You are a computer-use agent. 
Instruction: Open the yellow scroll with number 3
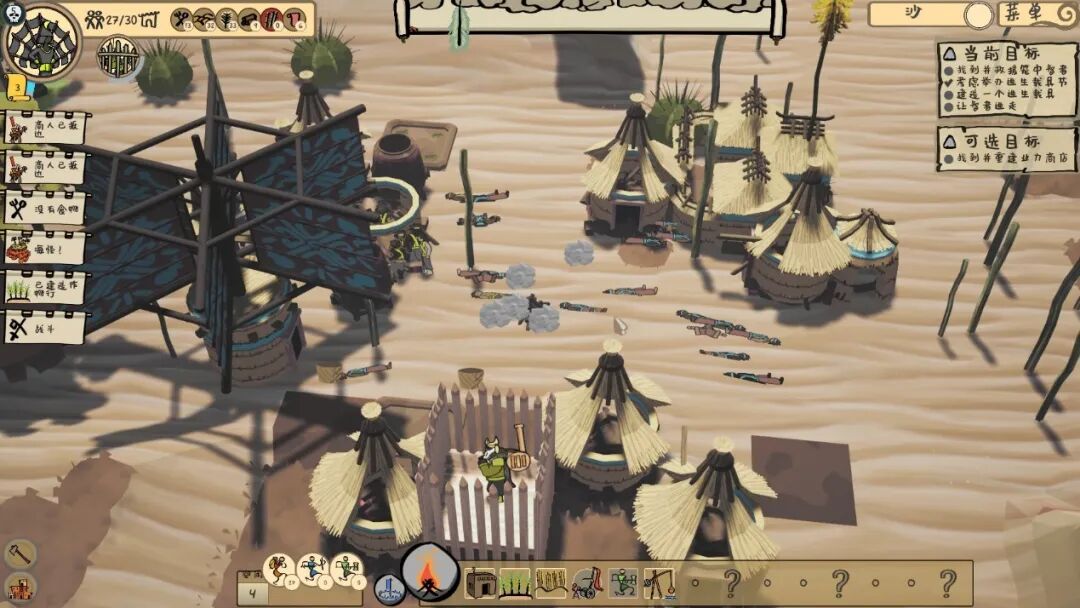point(17,87)
